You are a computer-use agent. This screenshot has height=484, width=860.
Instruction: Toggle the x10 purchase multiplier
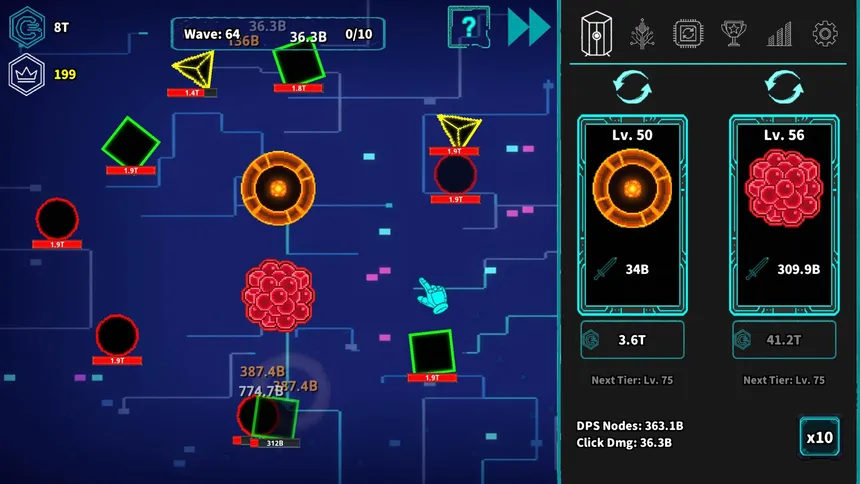pos(819,437)
